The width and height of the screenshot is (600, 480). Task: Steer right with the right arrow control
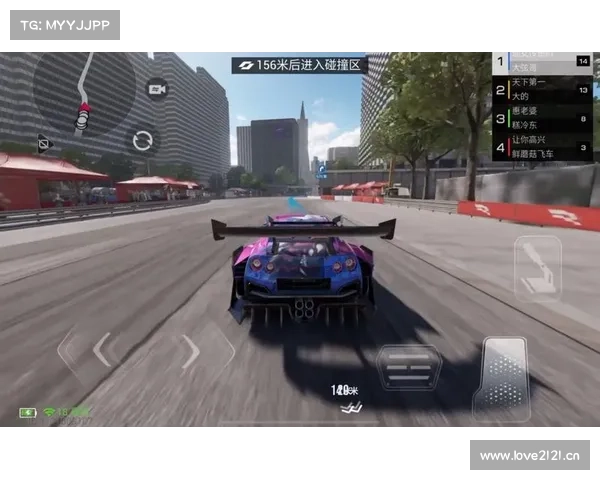(x=190, y=351)
